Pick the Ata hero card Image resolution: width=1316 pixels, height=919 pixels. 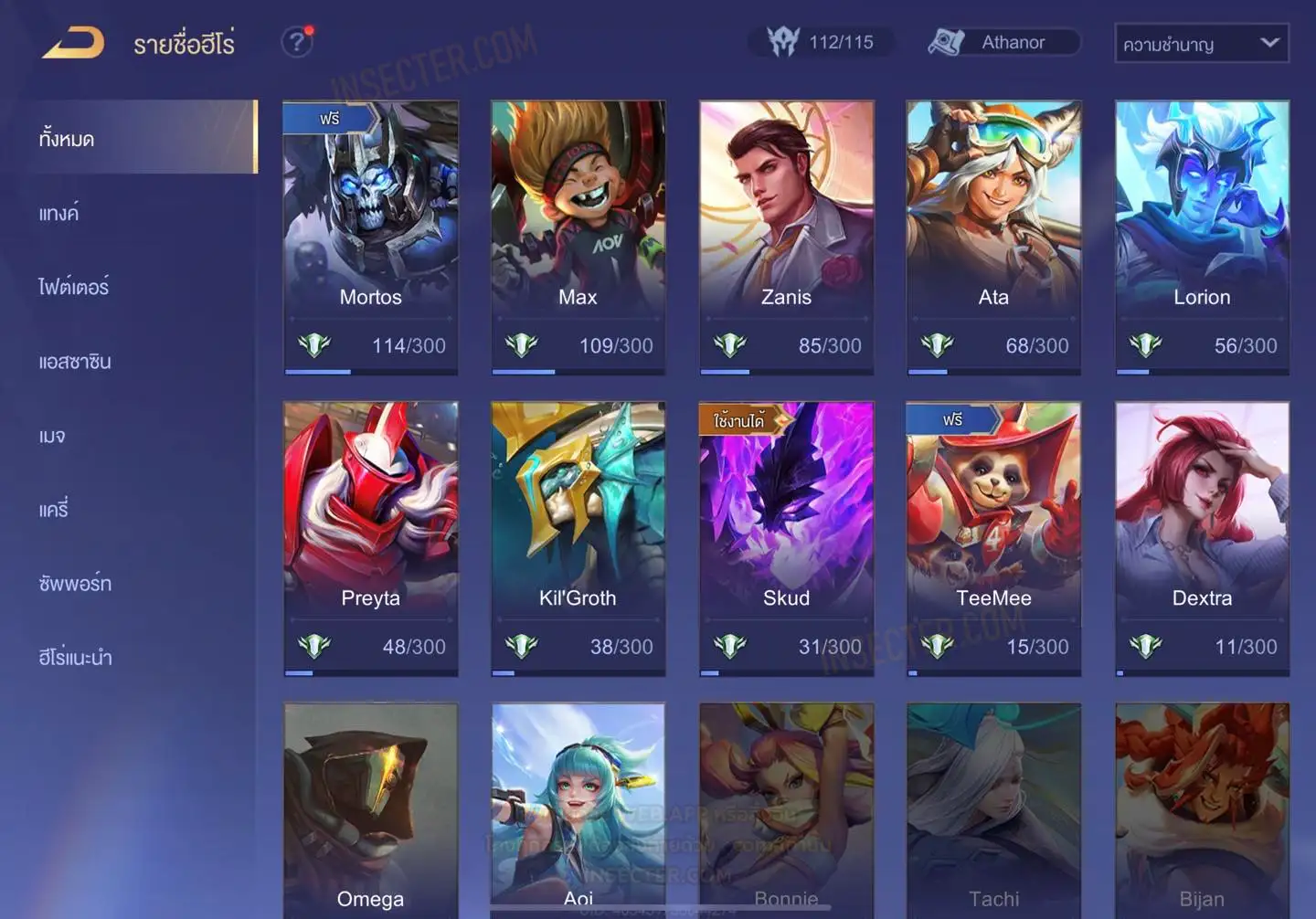993,236
